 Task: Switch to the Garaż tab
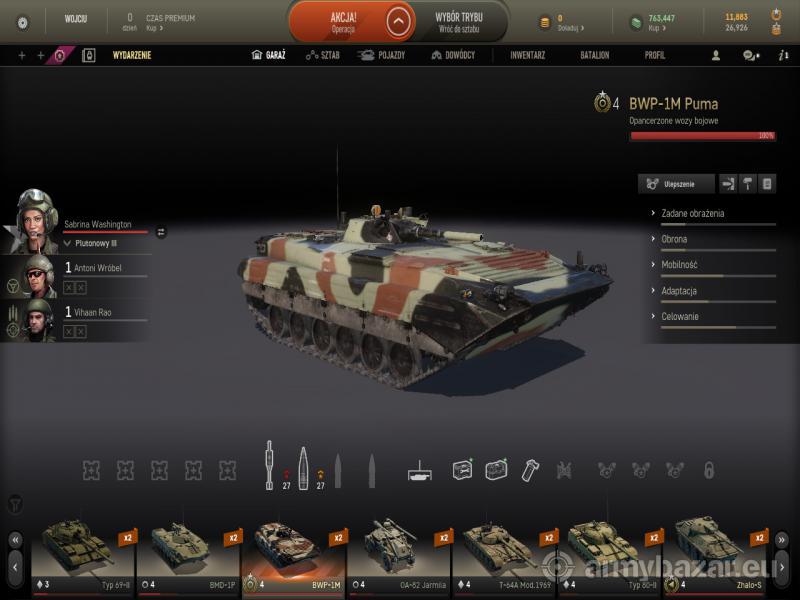tap(268, 55)
